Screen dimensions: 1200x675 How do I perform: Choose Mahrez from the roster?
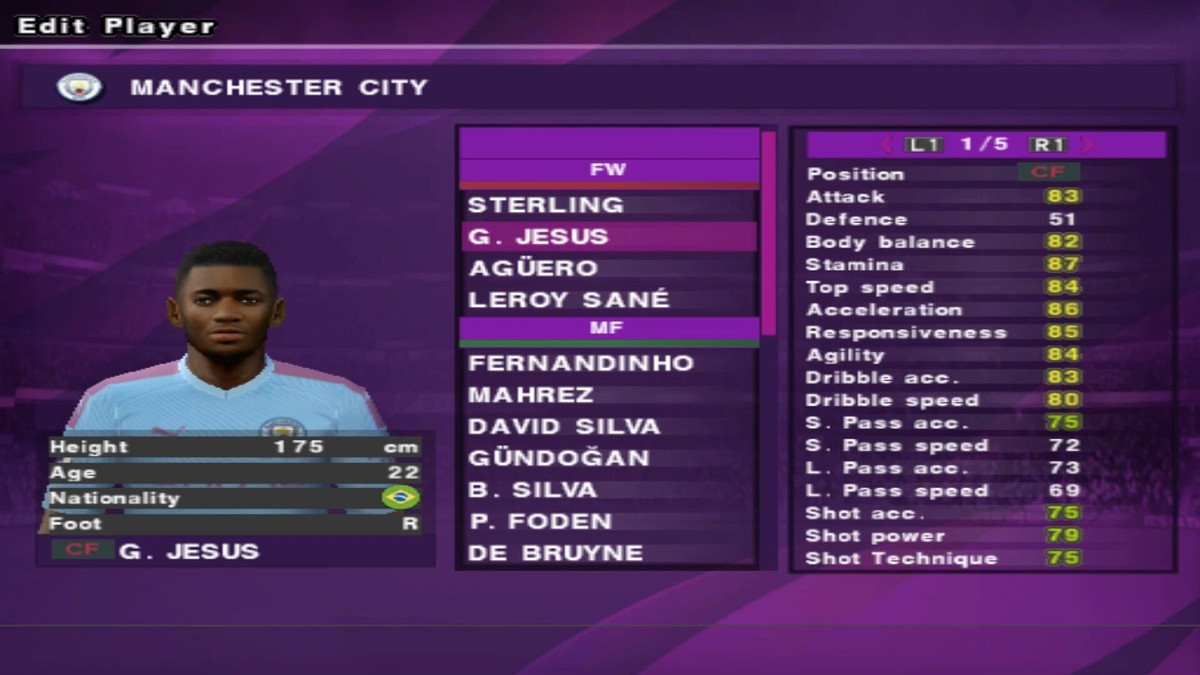[531, 395]
